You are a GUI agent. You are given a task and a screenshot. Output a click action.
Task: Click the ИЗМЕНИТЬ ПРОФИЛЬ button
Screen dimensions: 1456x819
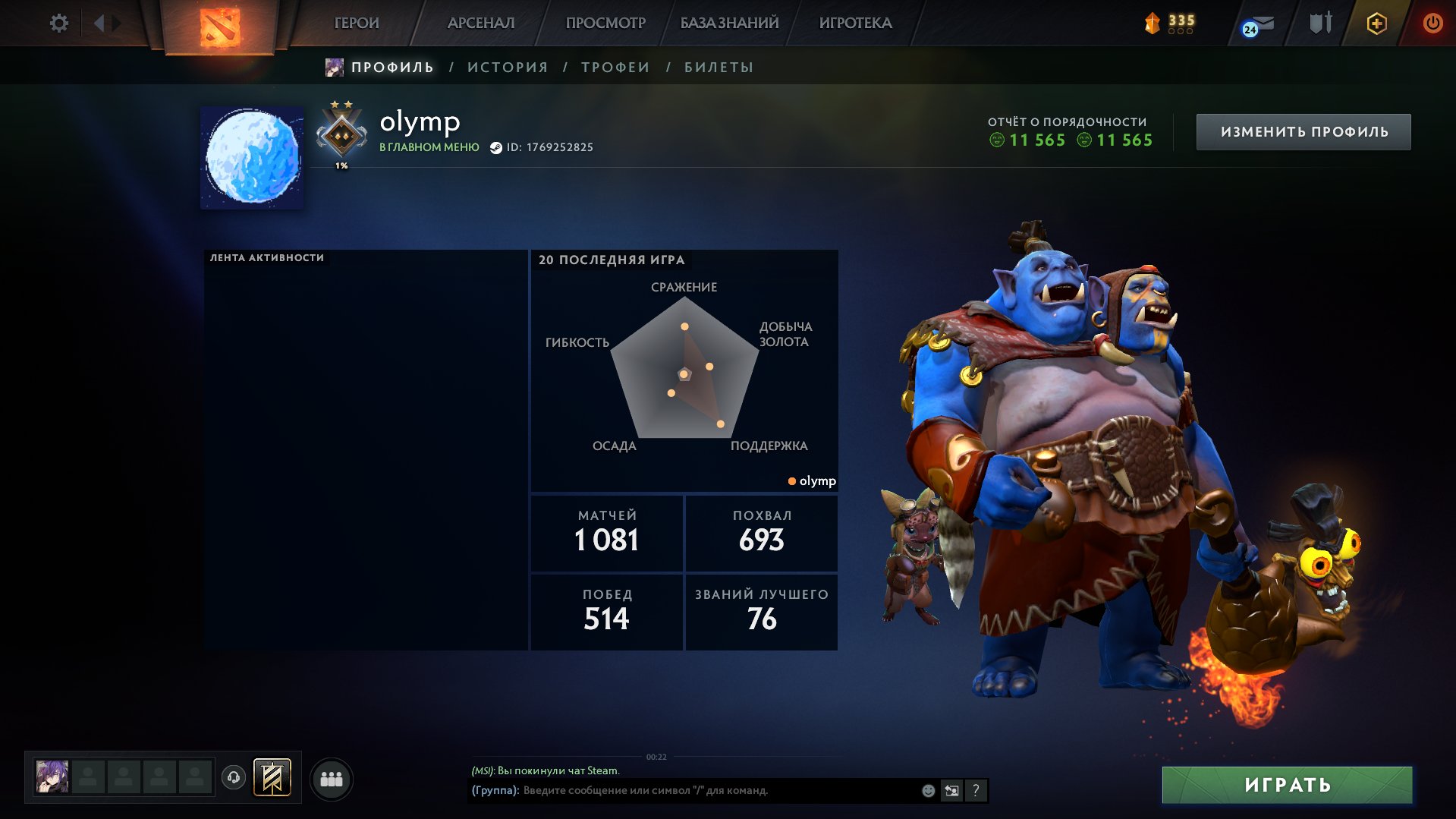[1303, 131]
